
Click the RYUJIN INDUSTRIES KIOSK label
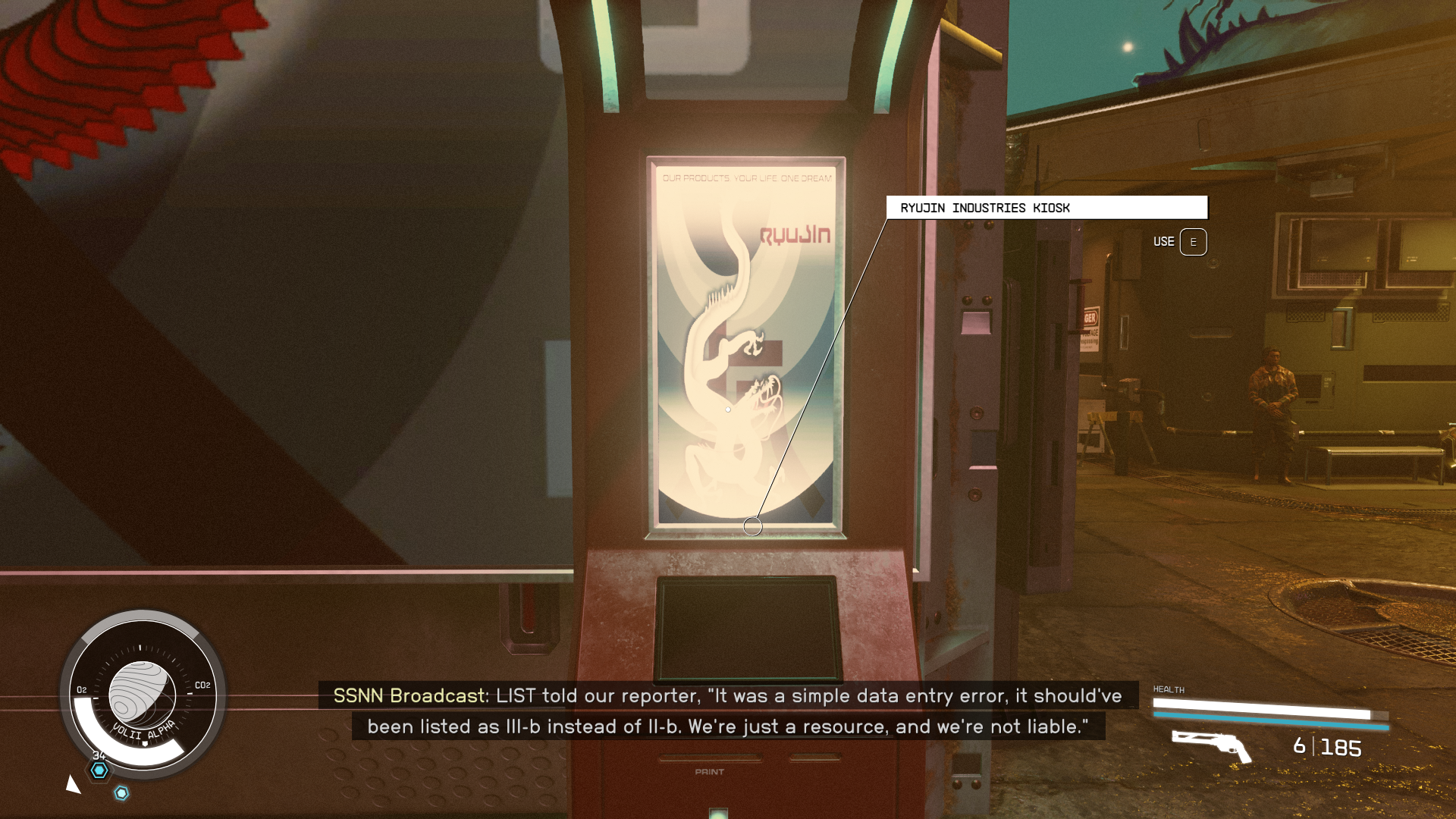click(x=984, y=207)
